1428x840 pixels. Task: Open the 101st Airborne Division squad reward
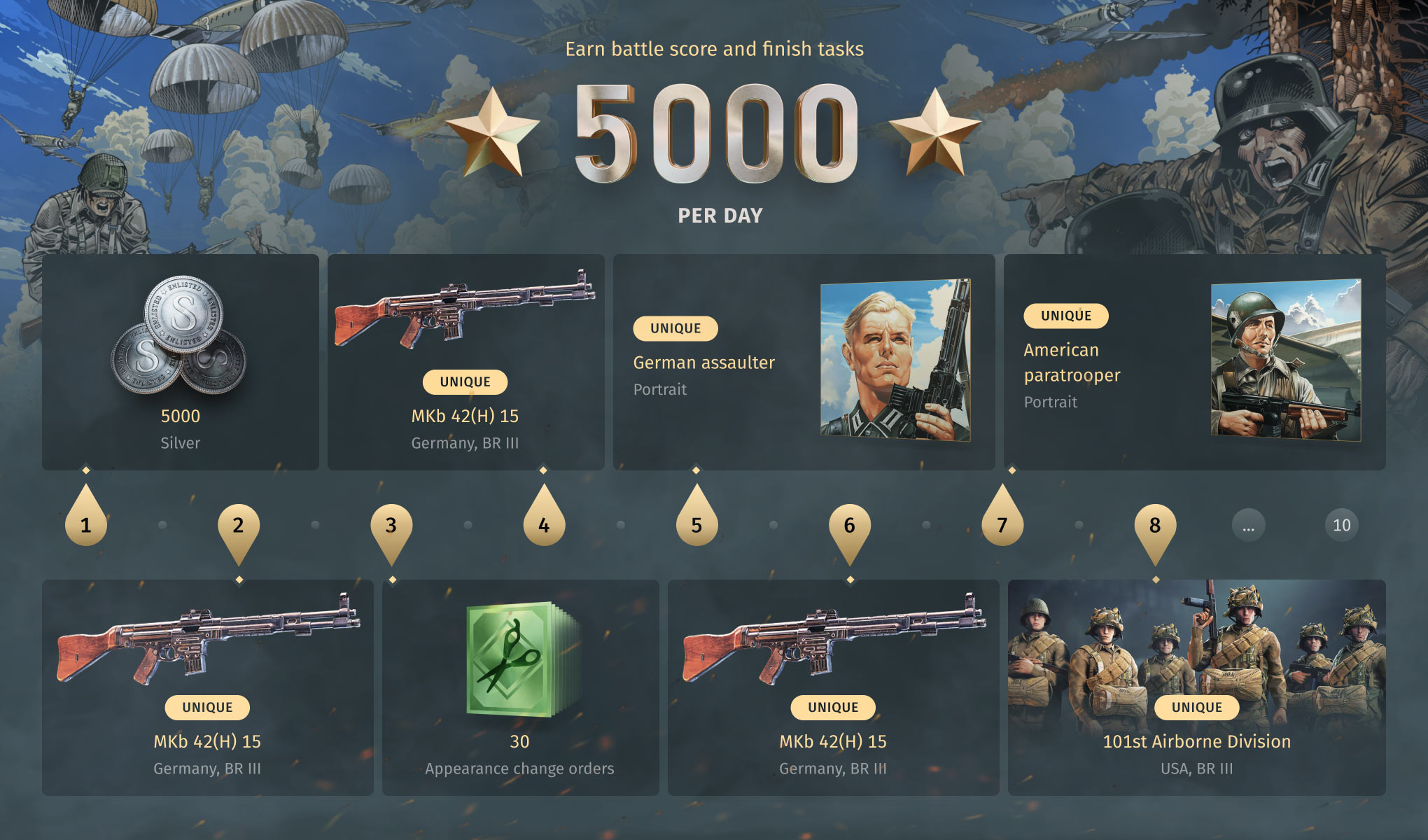(1196, 687)
